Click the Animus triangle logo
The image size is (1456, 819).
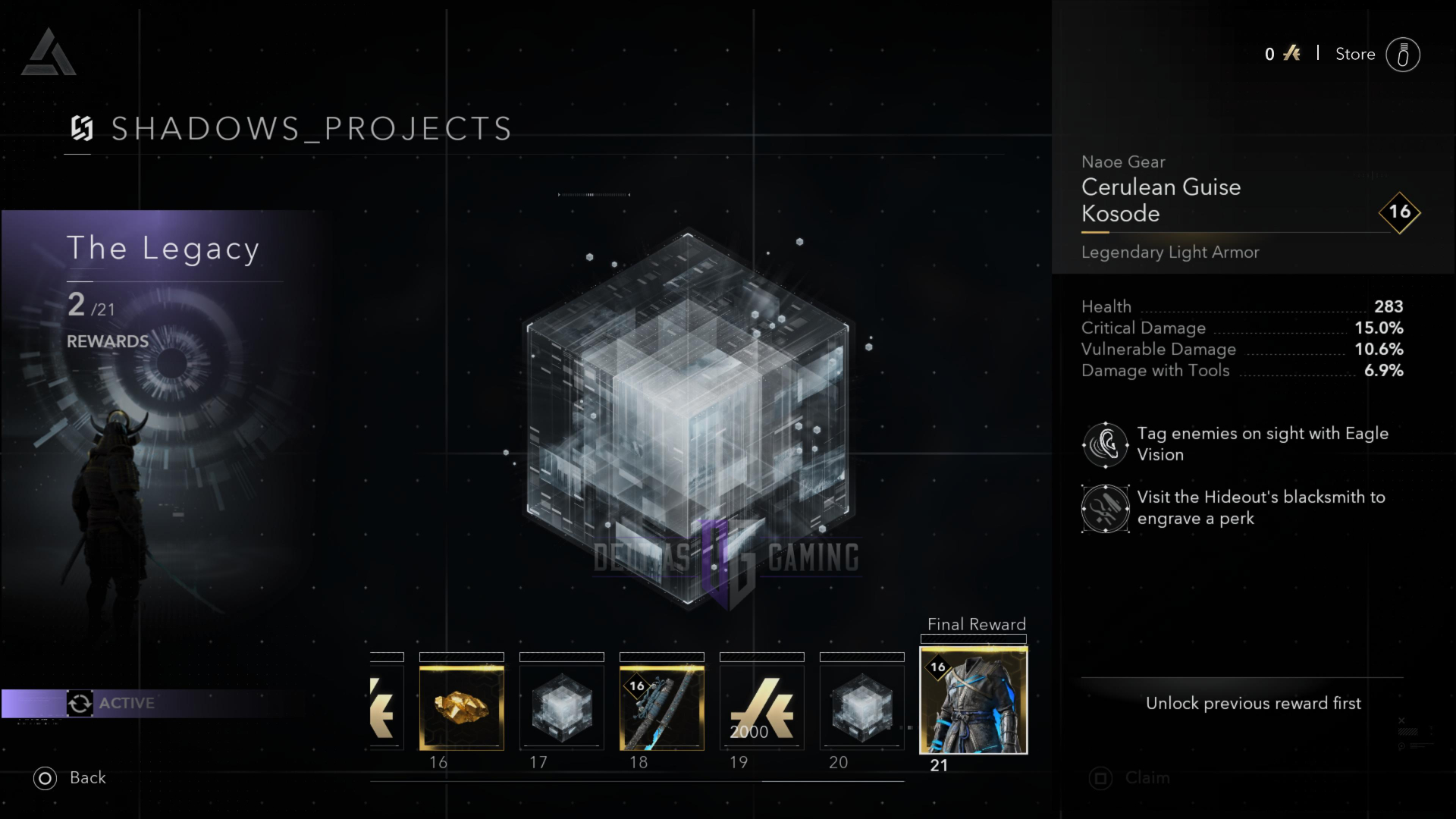[49, 53]
